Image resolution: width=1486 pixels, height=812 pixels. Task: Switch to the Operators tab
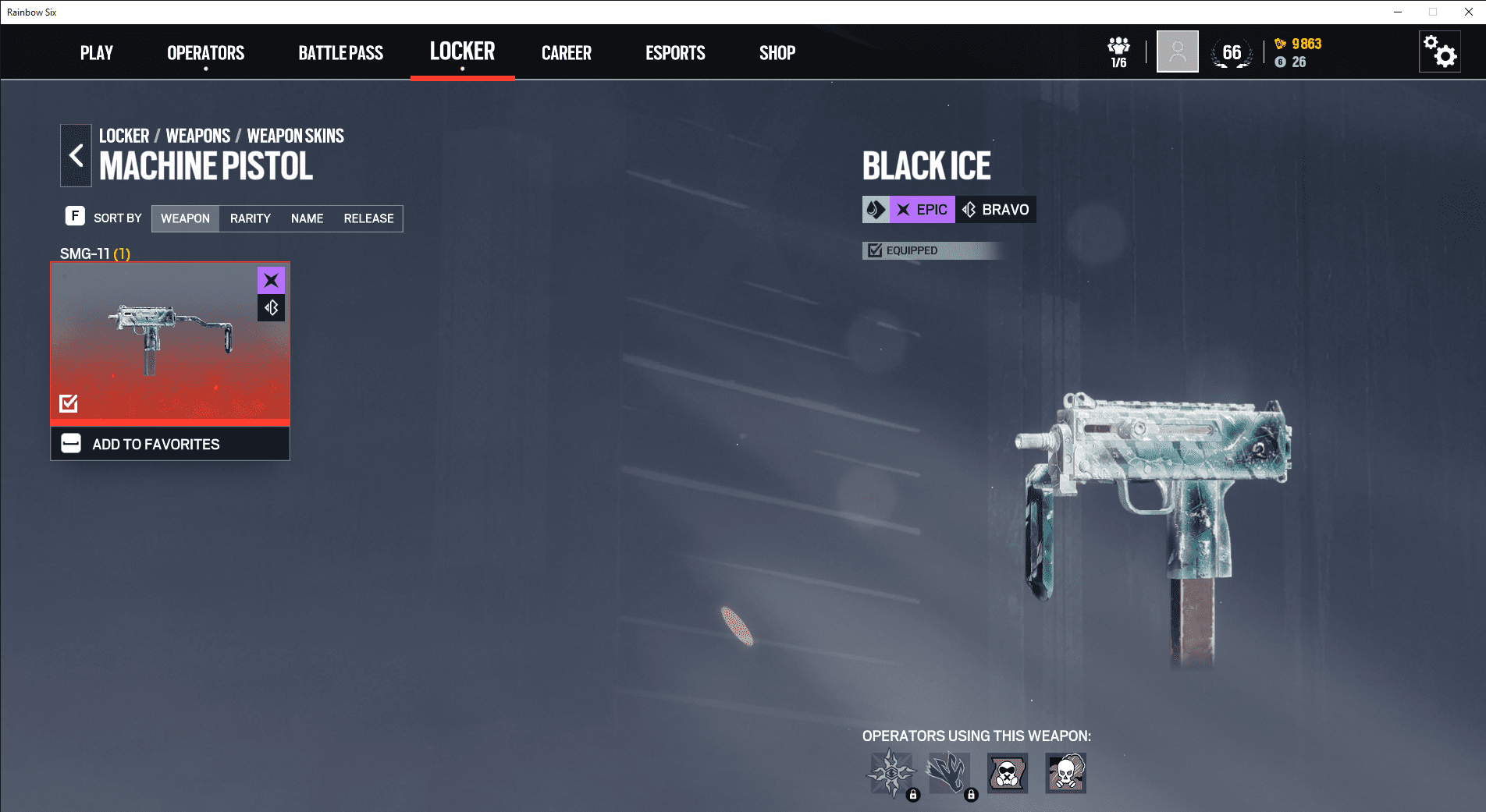tap(205, 53)
